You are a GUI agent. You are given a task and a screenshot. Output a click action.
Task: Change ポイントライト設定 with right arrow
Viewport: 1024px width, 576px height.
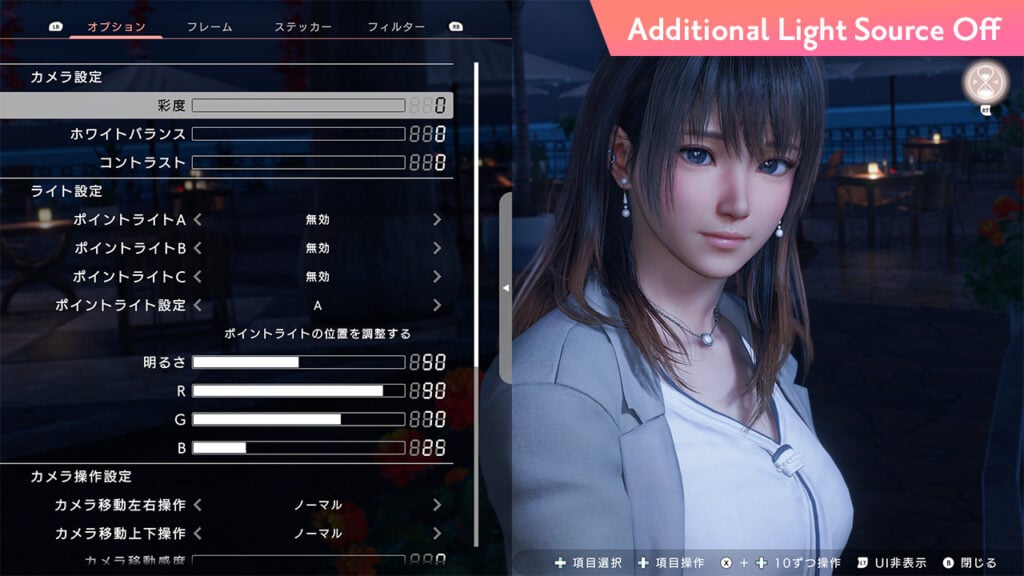point(437,305)
